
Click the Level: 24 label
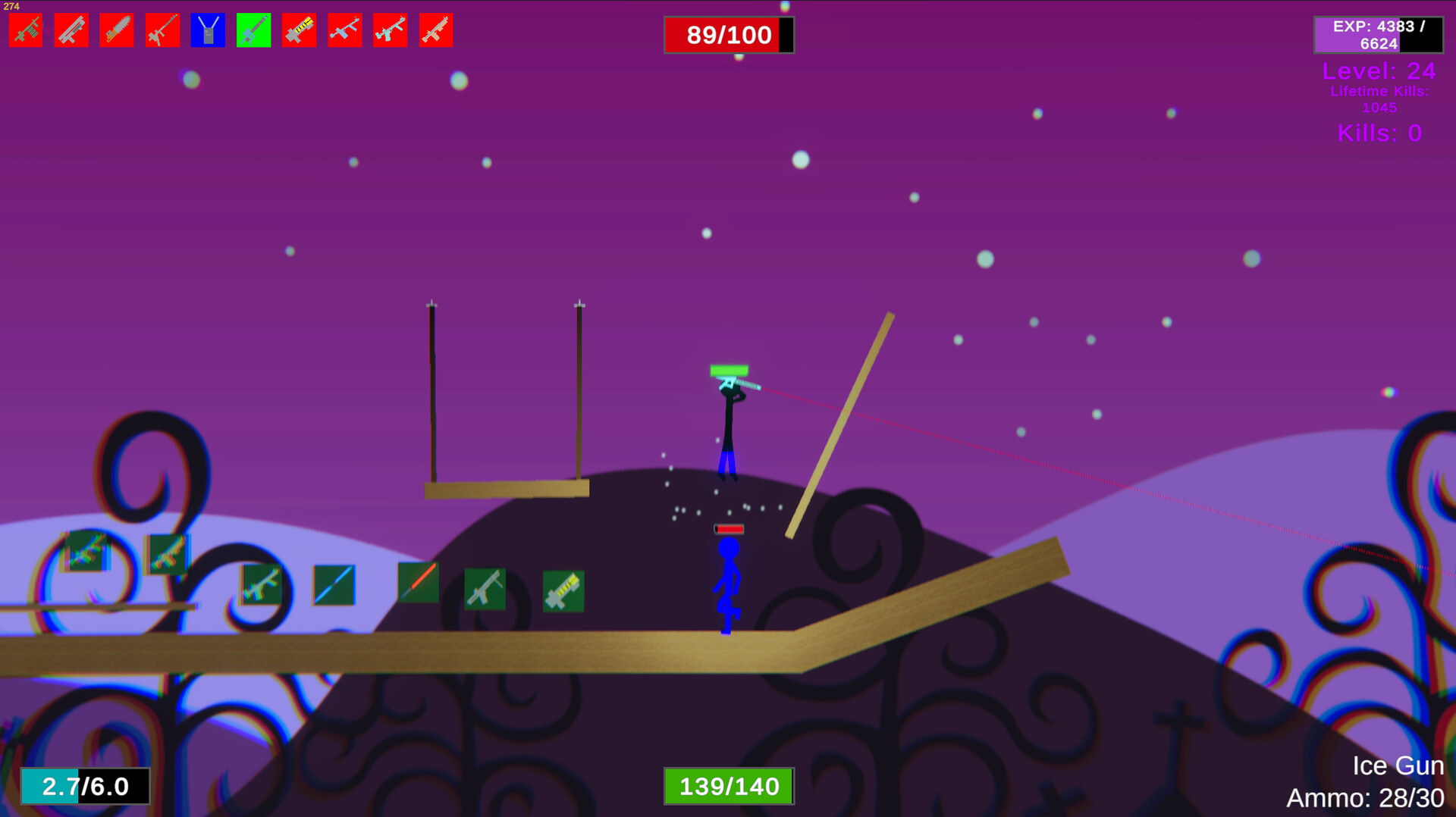coord(1378,71)
